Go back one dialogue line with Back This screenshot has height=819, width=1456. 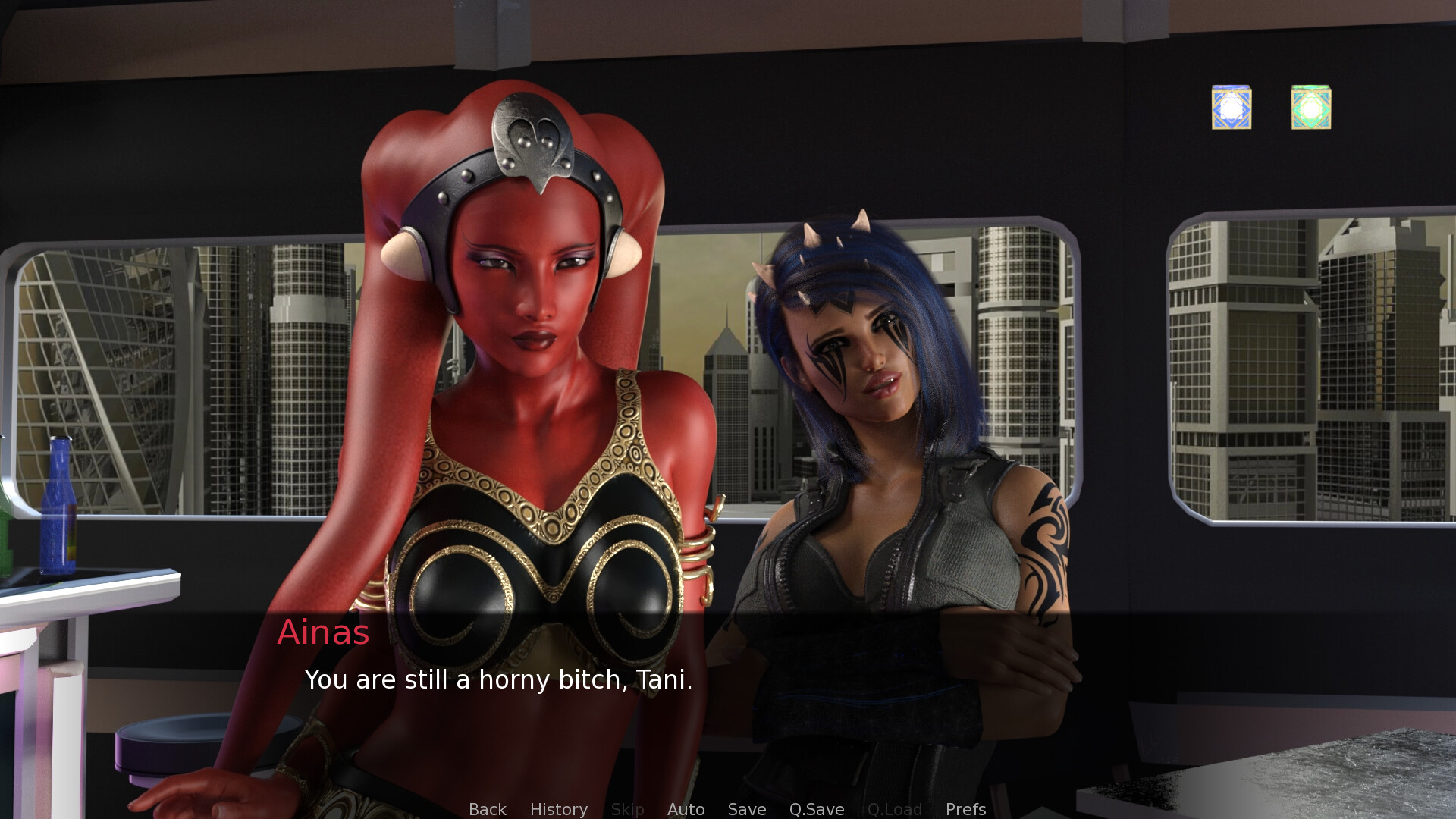tap(487, 809)
